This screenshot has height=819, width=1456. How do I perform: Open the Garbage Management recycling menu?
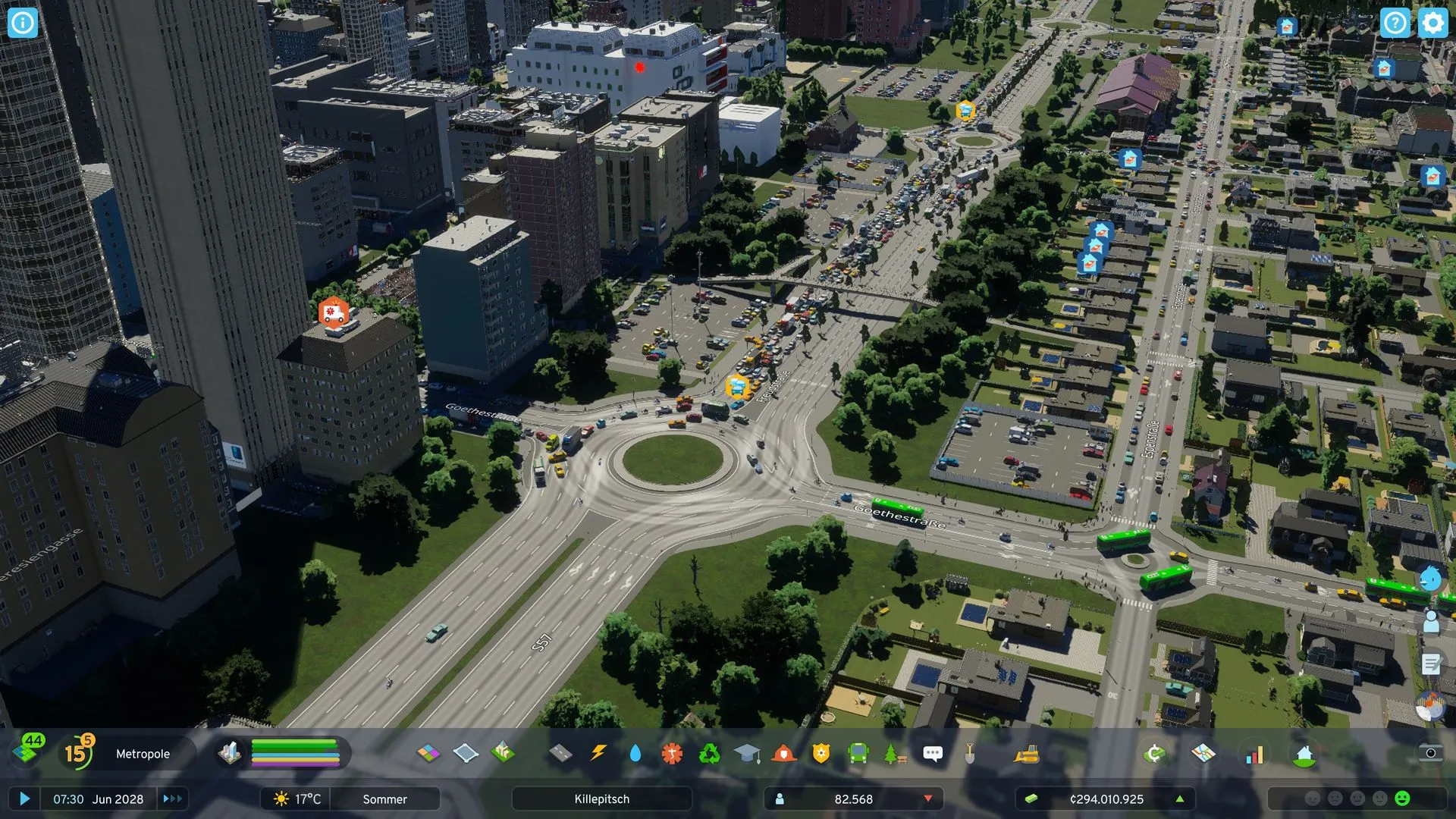tap(710, 753)
